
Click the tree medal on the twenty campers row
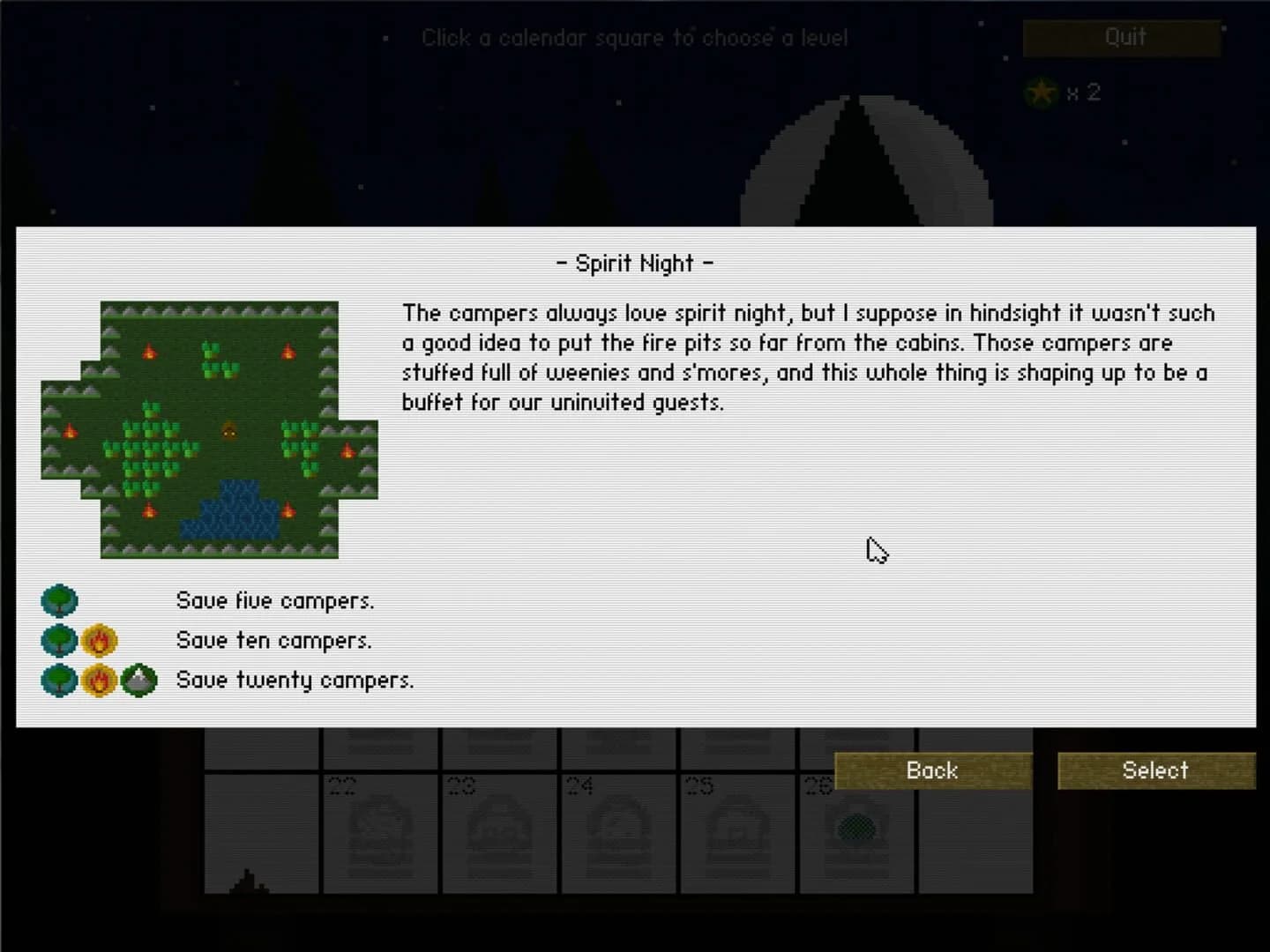point(59,680)
